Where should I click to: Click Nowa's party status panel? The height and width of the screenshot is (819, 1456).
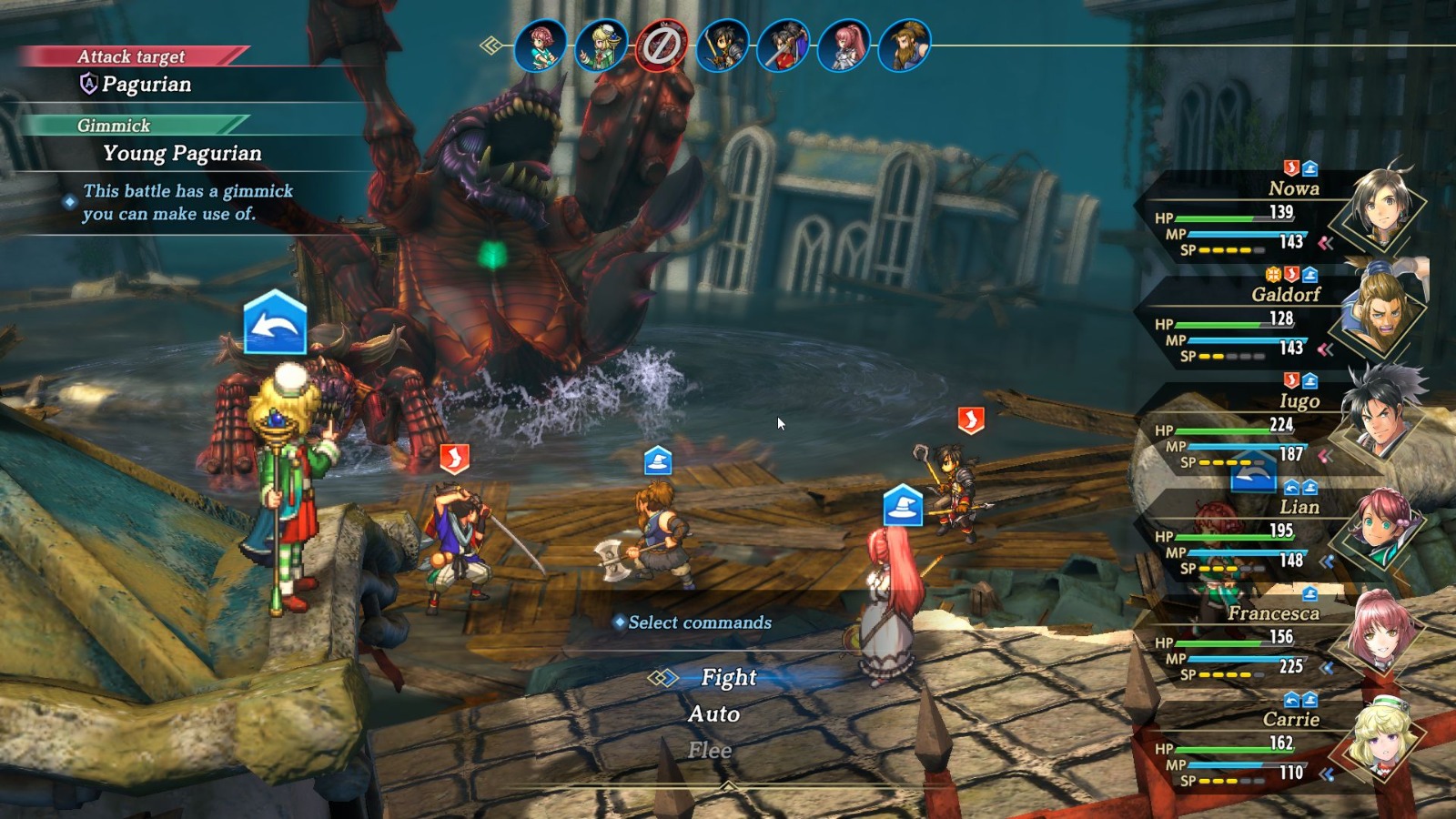pos(1274,214)
